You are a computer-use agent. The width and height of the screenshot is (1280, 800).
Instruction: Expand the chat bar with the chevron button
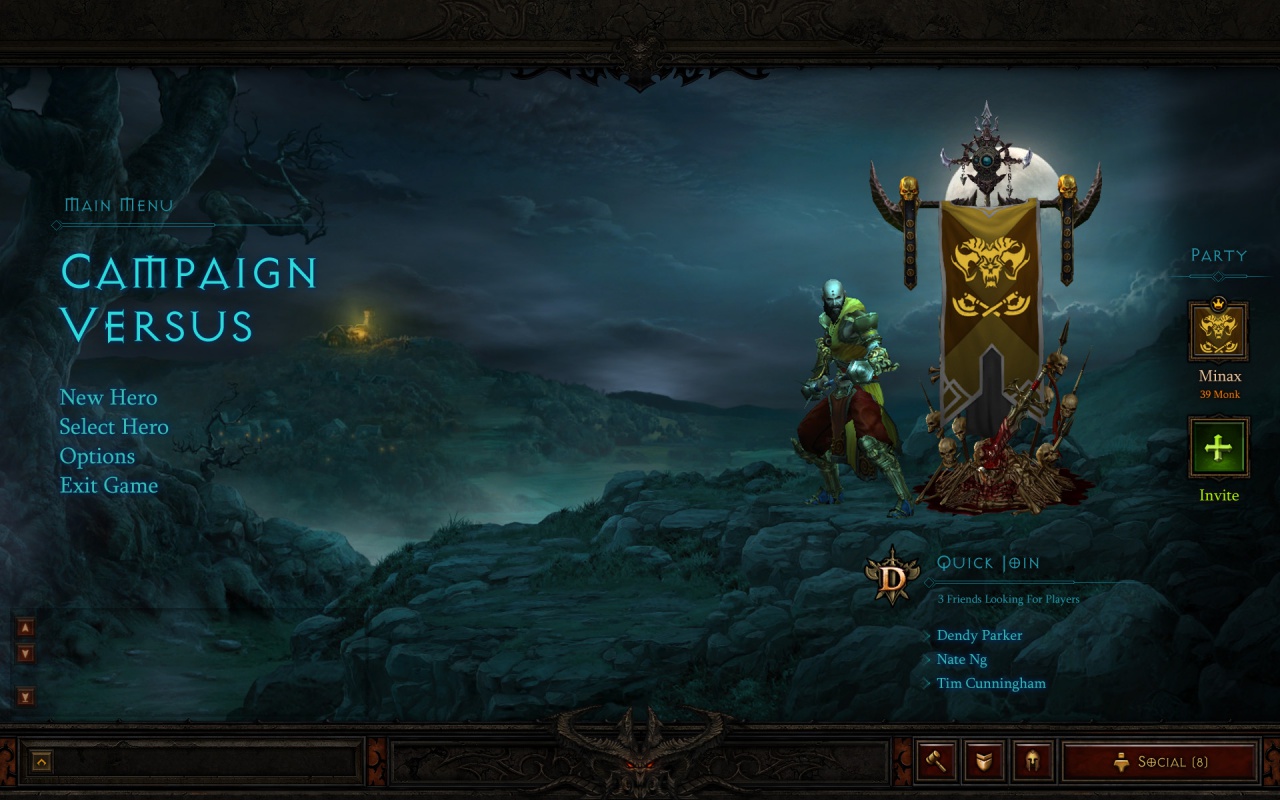42,762
